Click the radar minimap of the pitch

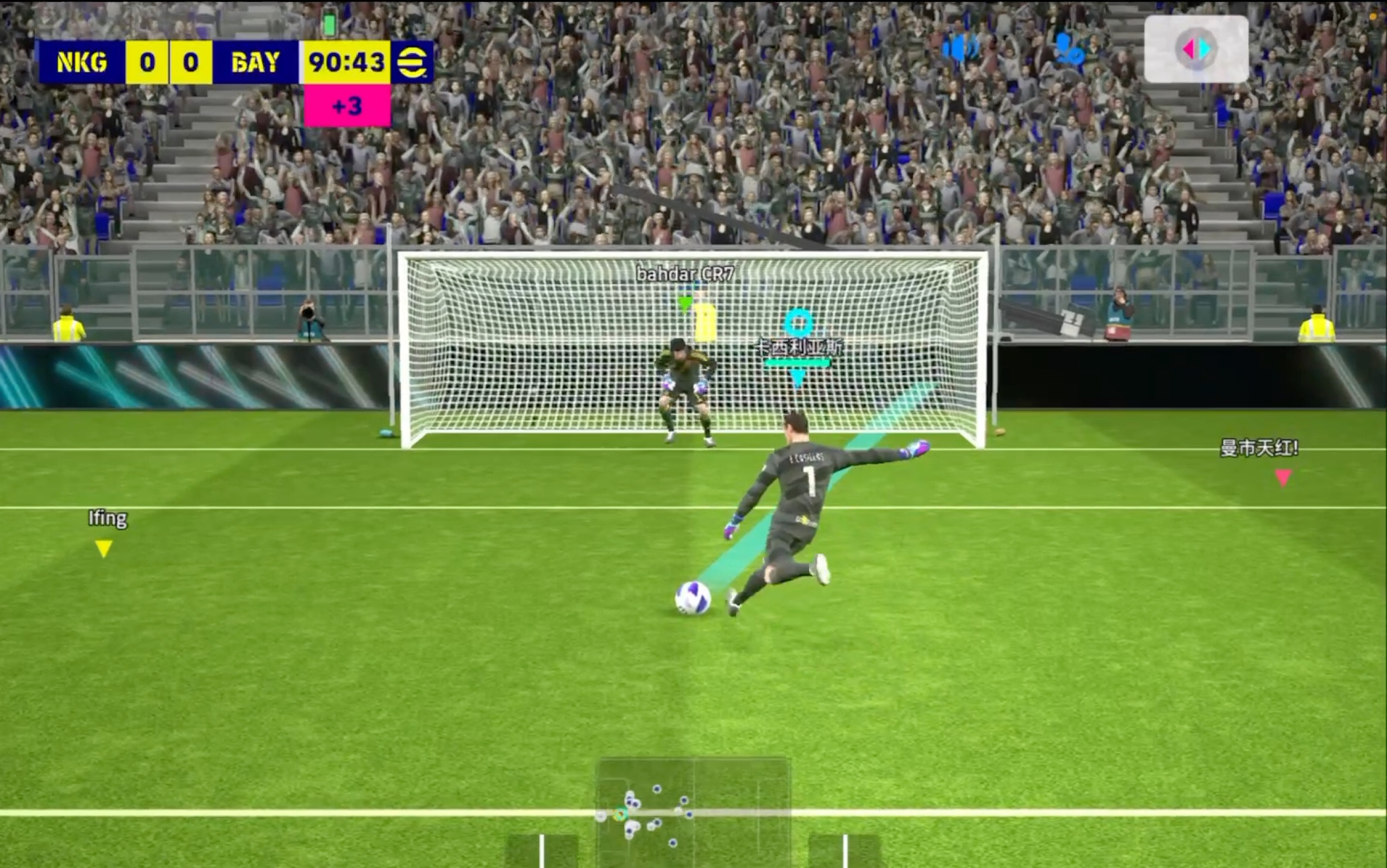coord(693,812)
